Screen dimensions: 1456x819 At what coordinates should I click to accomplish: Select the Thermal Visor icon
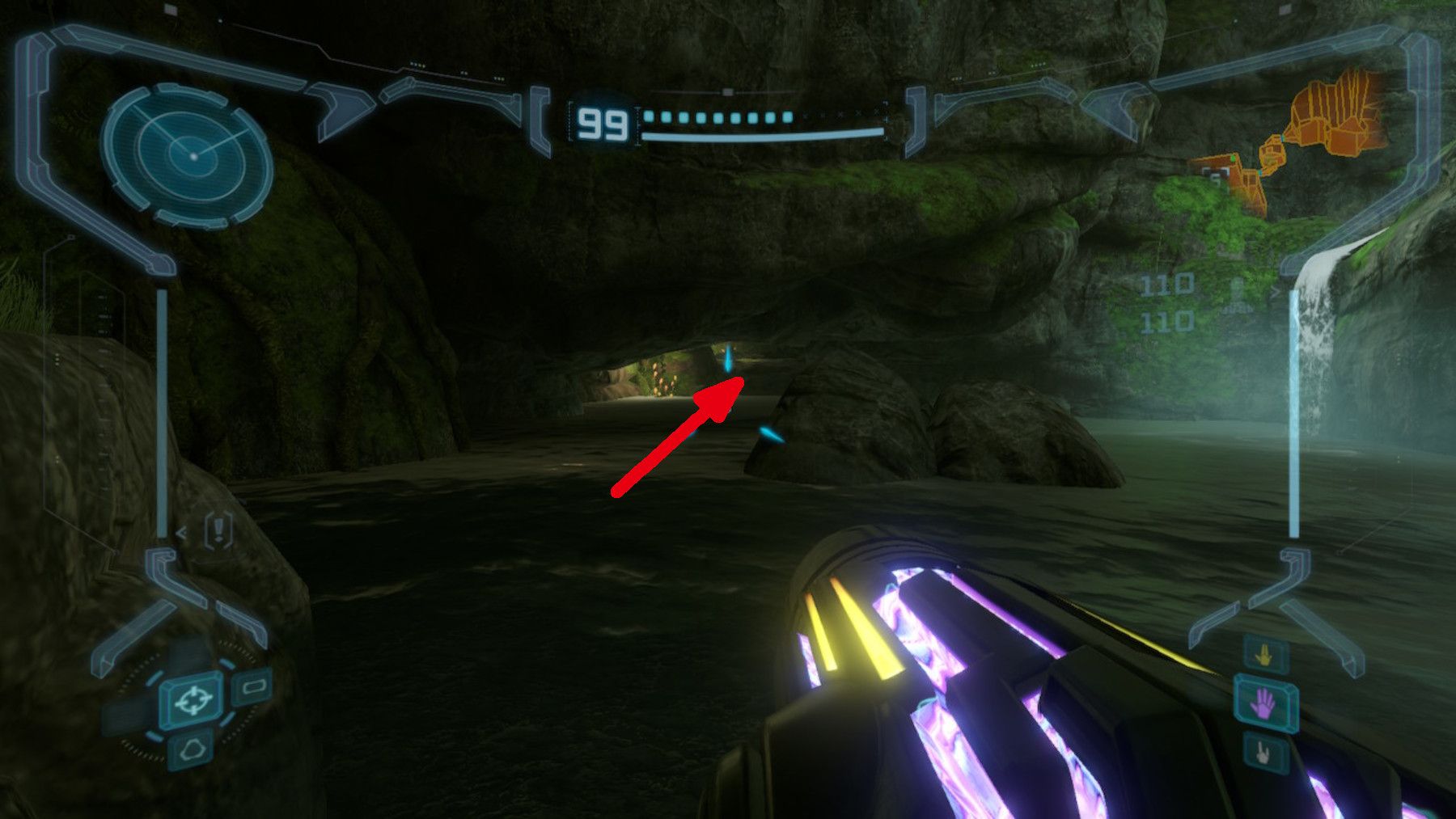click(192, 749)
